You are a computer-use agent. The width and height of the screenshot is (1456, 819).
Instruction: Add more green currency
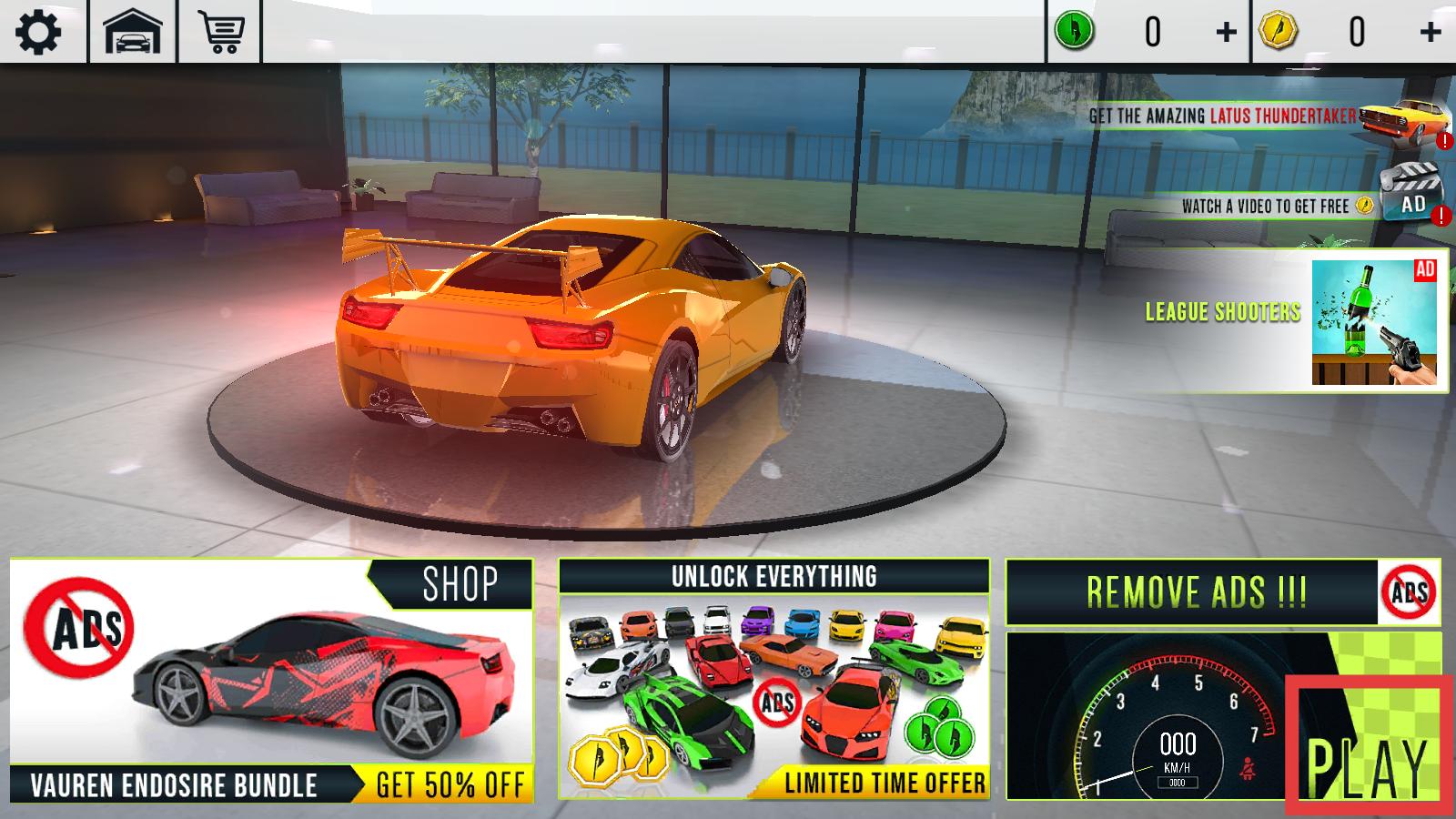point(1226,33)
